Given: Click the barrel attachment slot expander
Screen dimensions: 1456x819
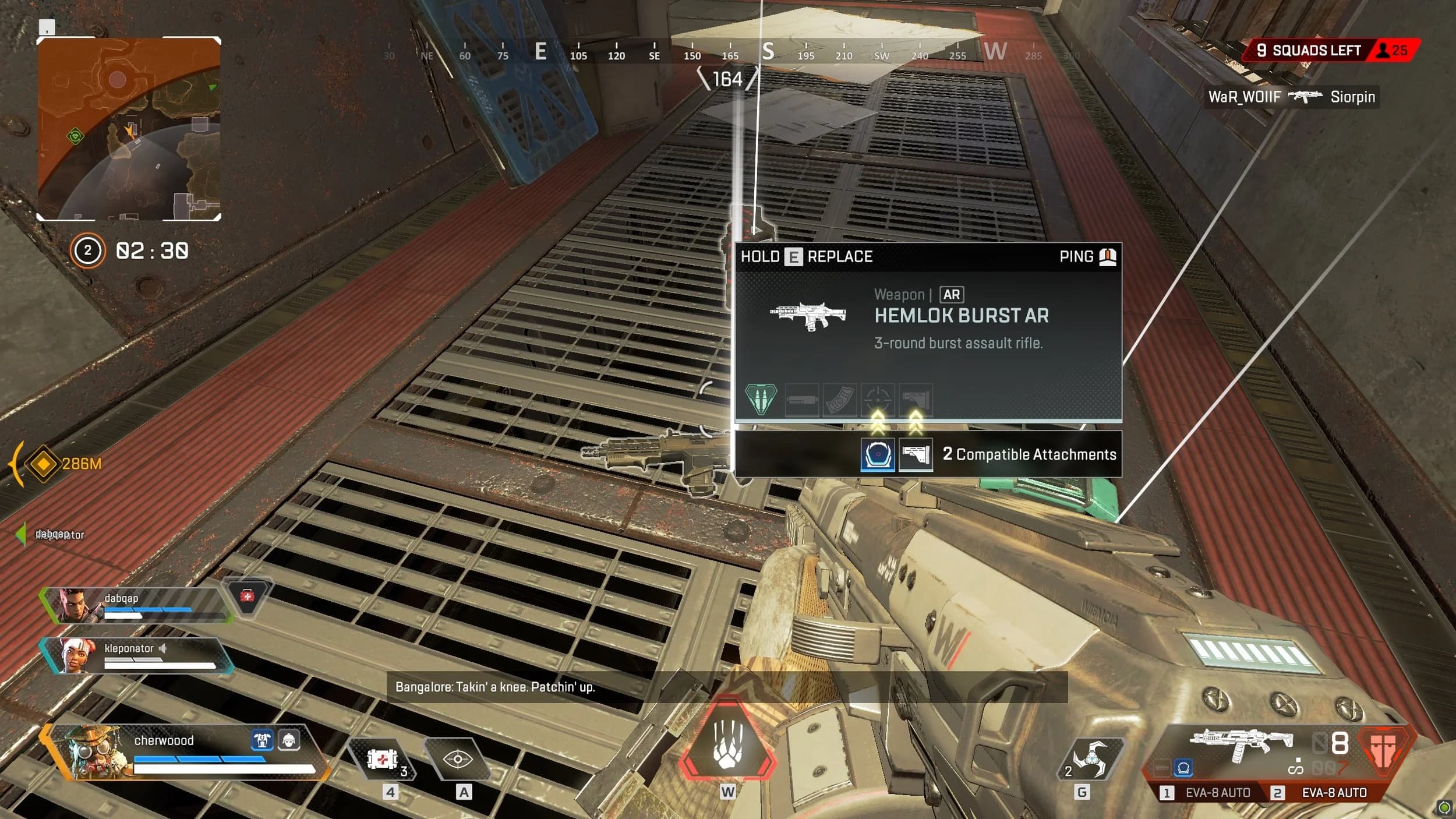Looking at the screenshot, I should click(x=801, y=398).
